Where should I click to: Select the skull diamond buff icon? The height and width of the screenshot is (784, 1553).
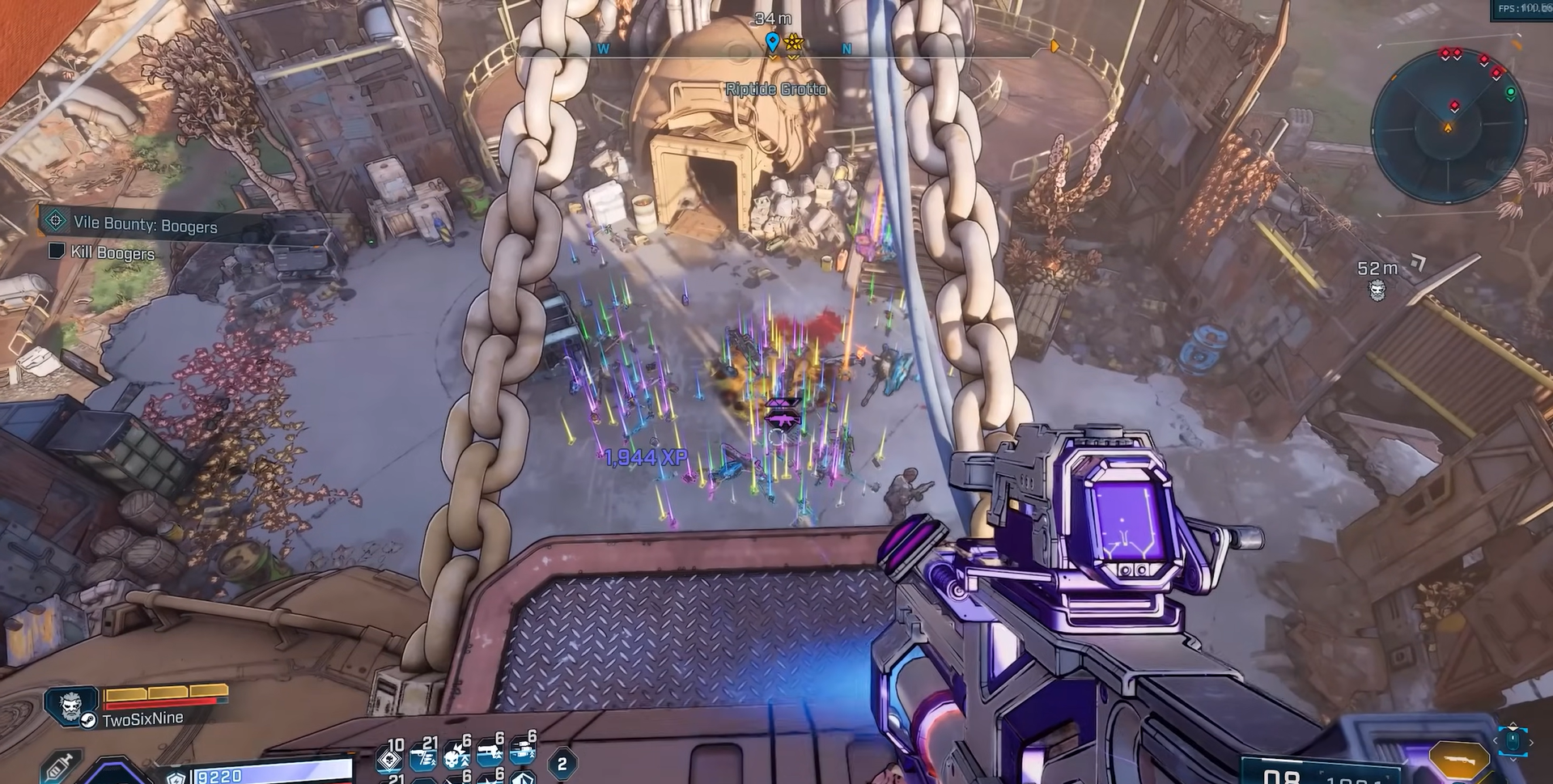pos(391,759)
